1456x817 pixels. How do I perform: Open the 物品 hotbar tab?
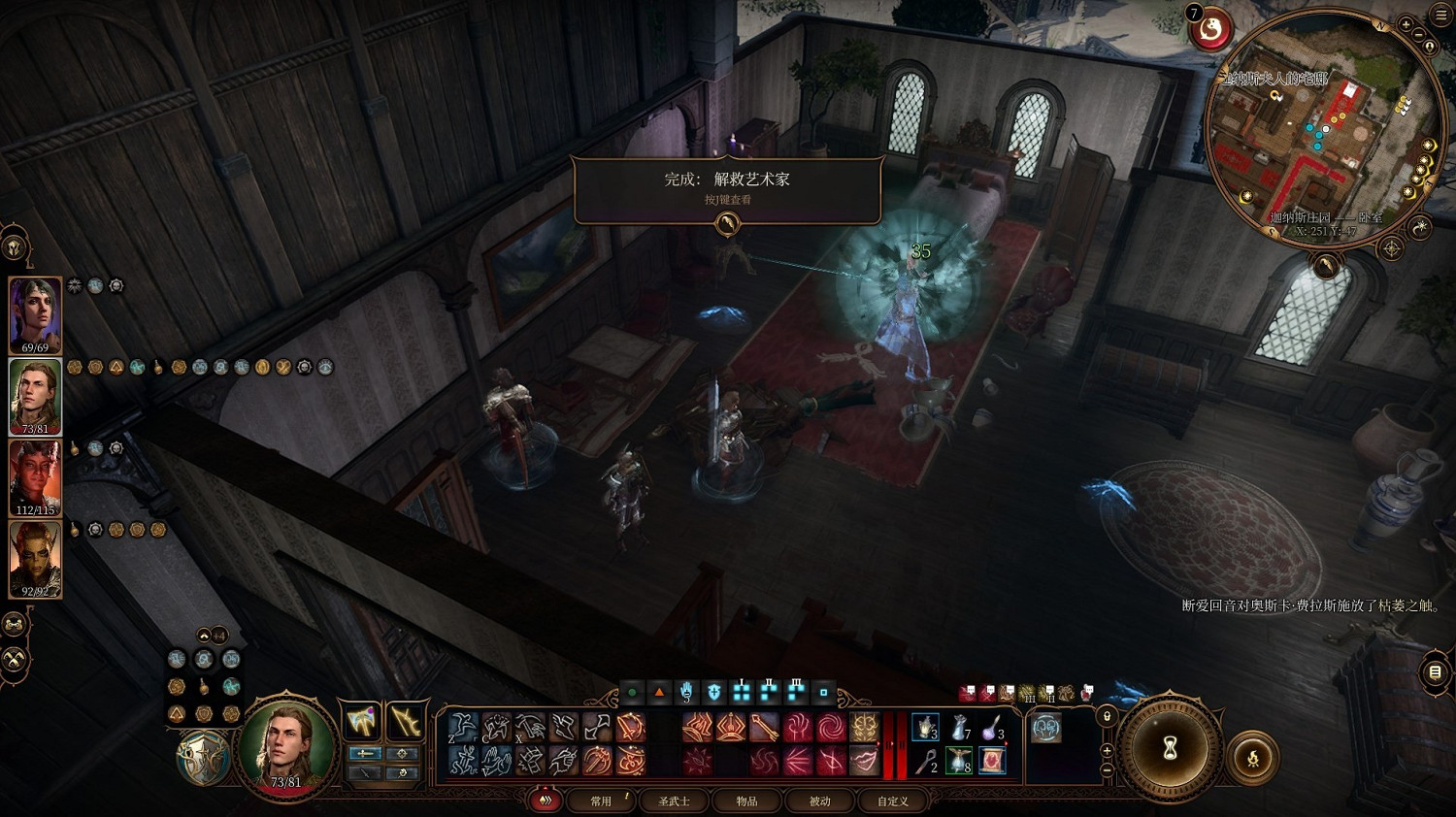click(x=746, y=801)
